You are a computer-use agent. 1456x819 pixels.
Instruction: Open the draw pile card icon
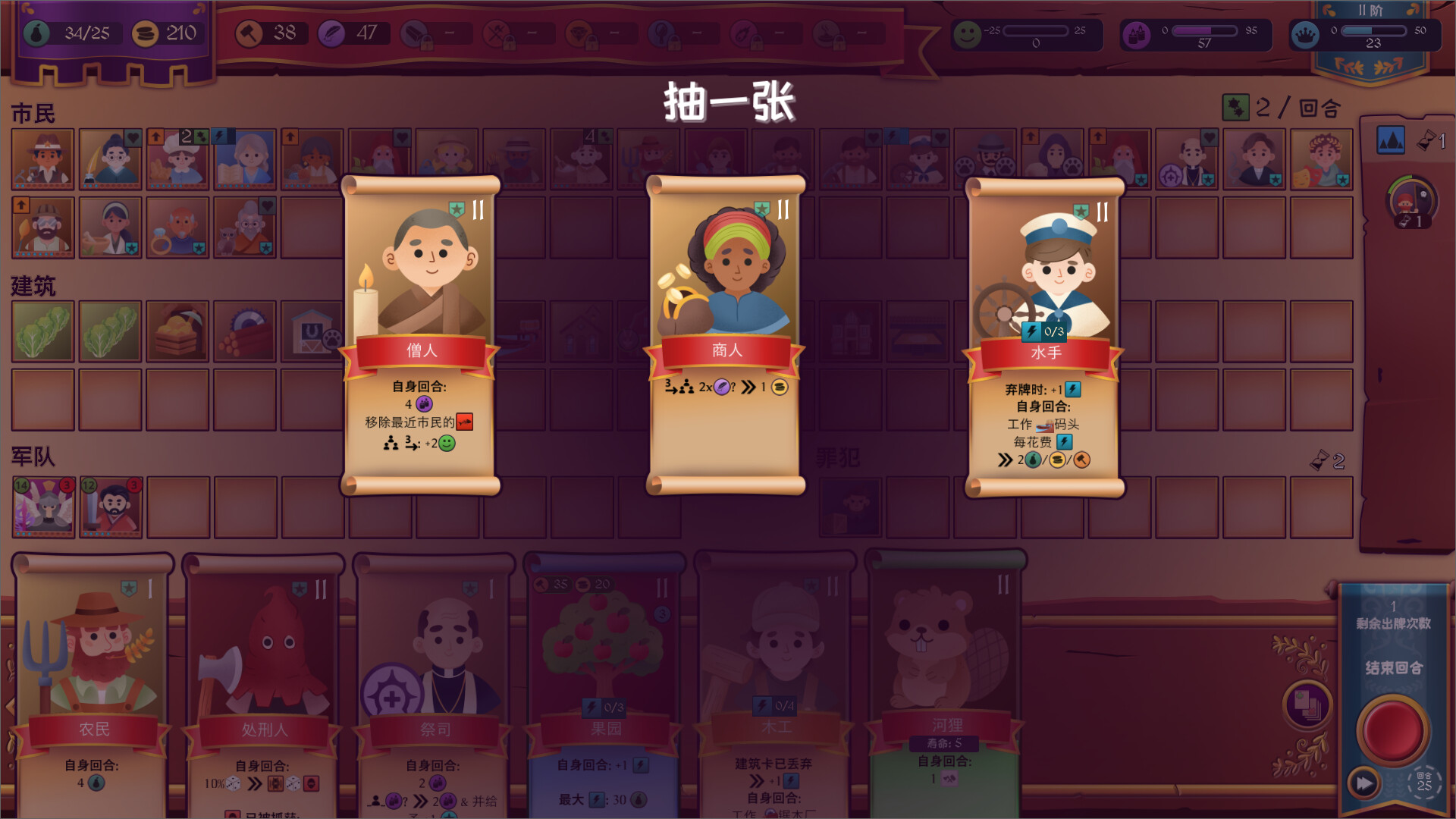click(1308, 705)
